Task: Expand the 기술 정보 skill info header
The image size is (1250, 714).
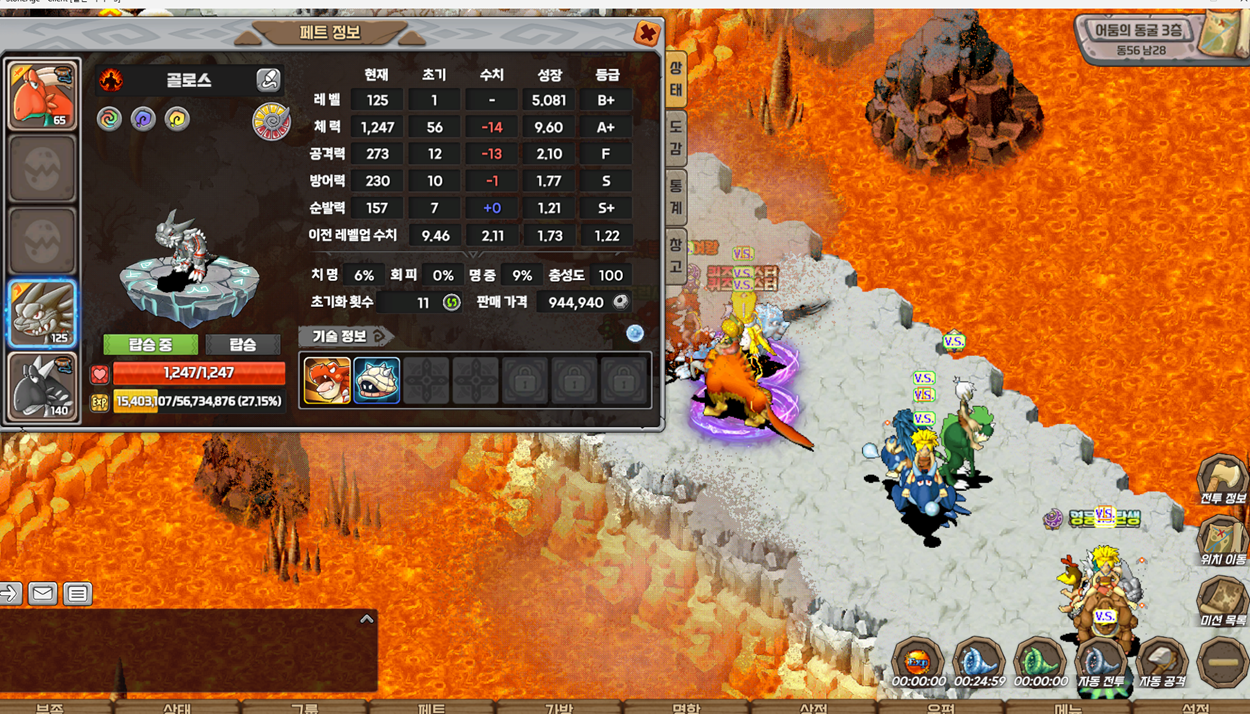Action: pyautogui.click(x=346, y=336)
